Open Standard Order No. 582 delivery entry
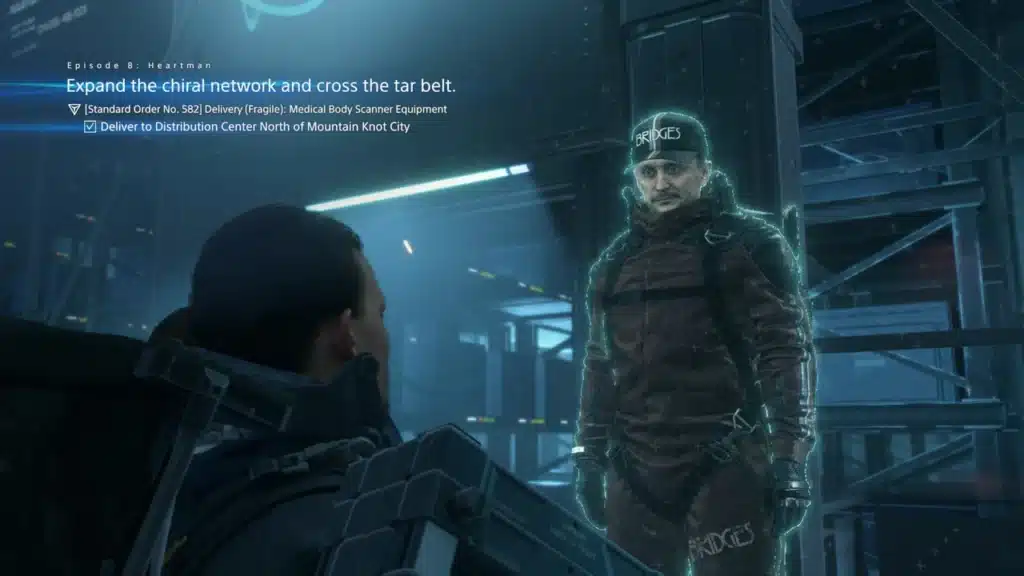Image resolution: width=1024 pixels, height=576 pixels. click(x=265, y=109)
